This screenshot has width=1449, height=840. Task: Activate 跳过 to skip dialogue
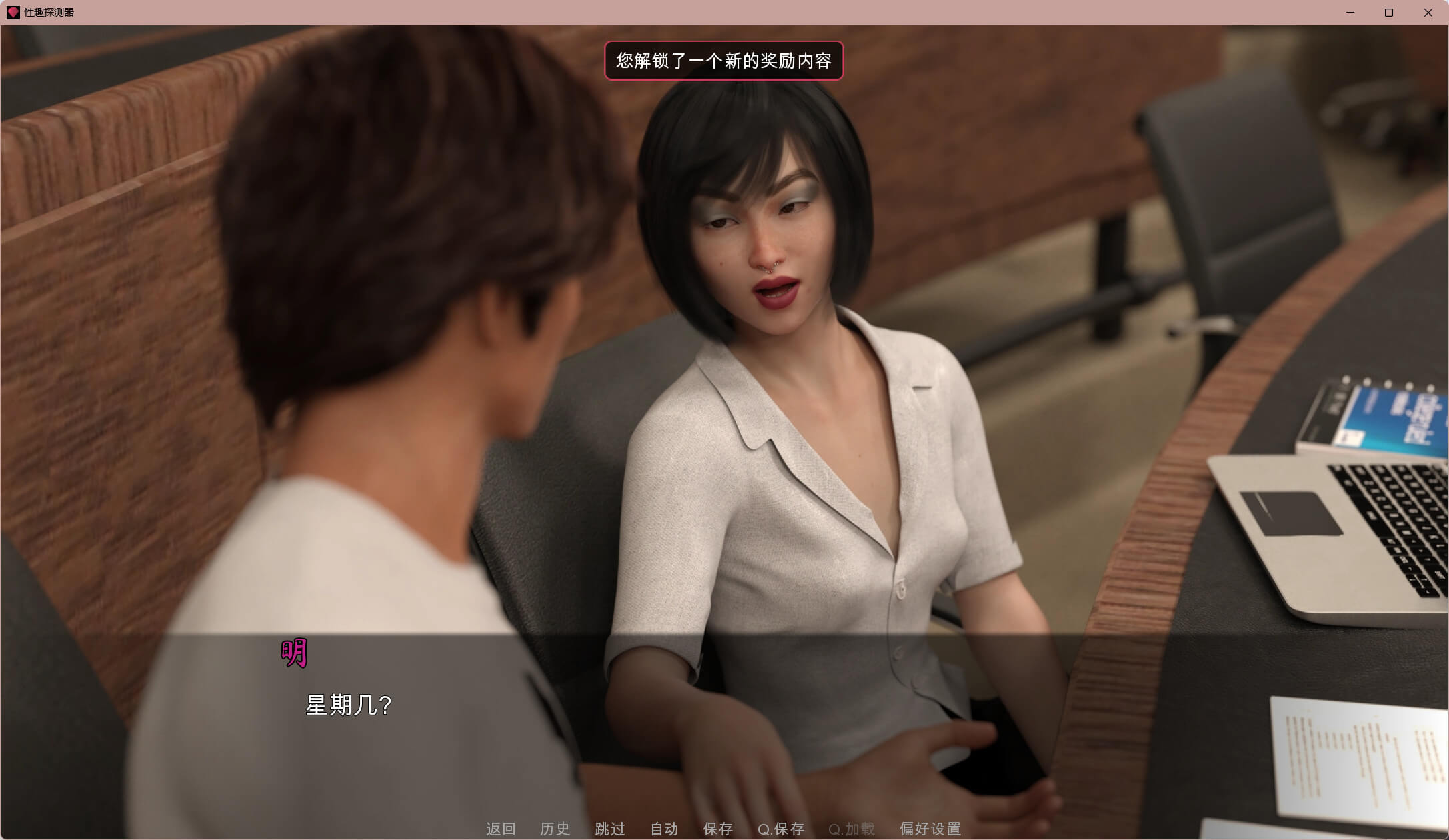tap(610, 829)
